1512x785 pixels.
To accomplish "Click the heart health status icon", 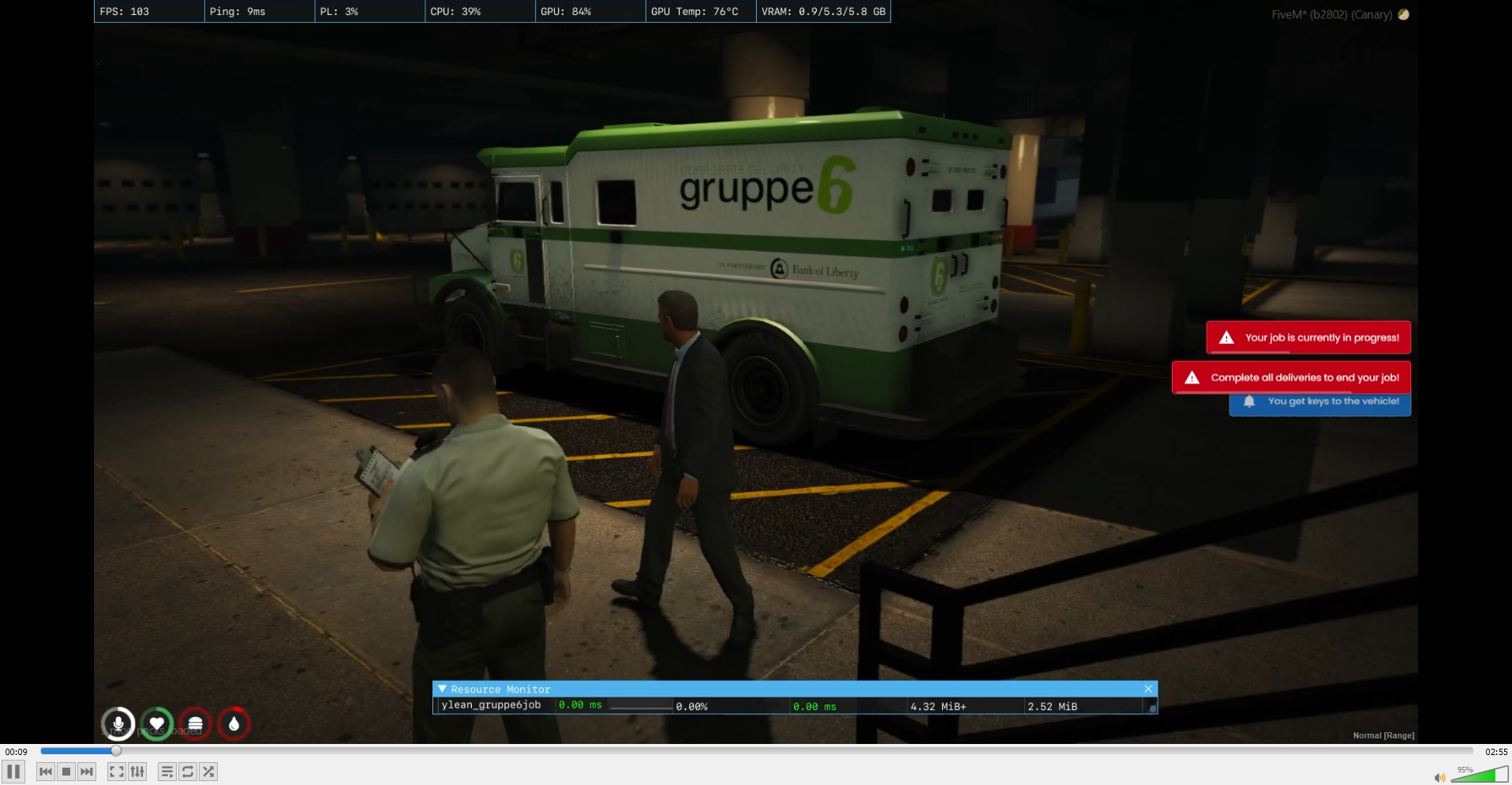I will [157, 723].
